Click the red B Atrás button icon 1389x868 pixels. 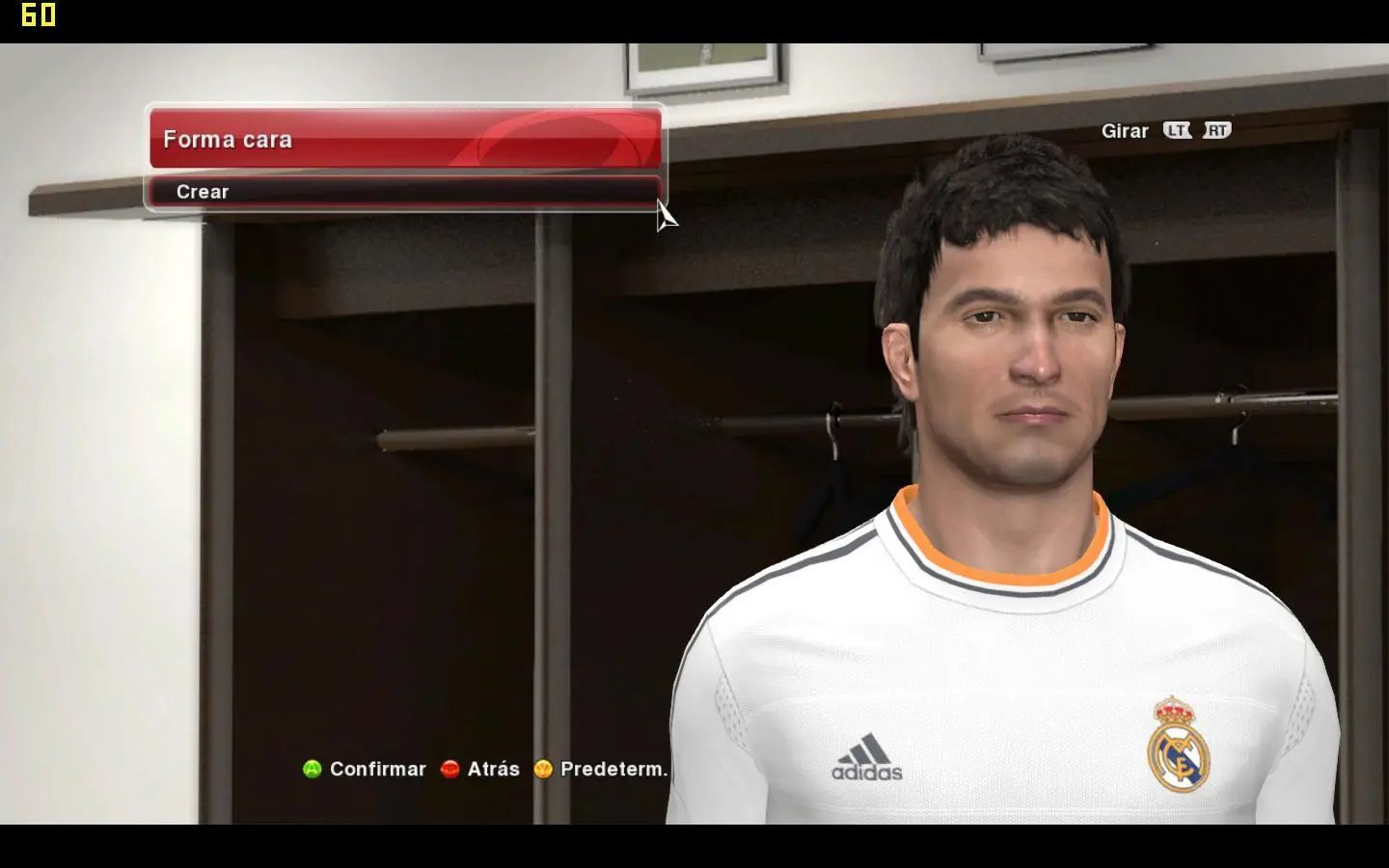449,769
